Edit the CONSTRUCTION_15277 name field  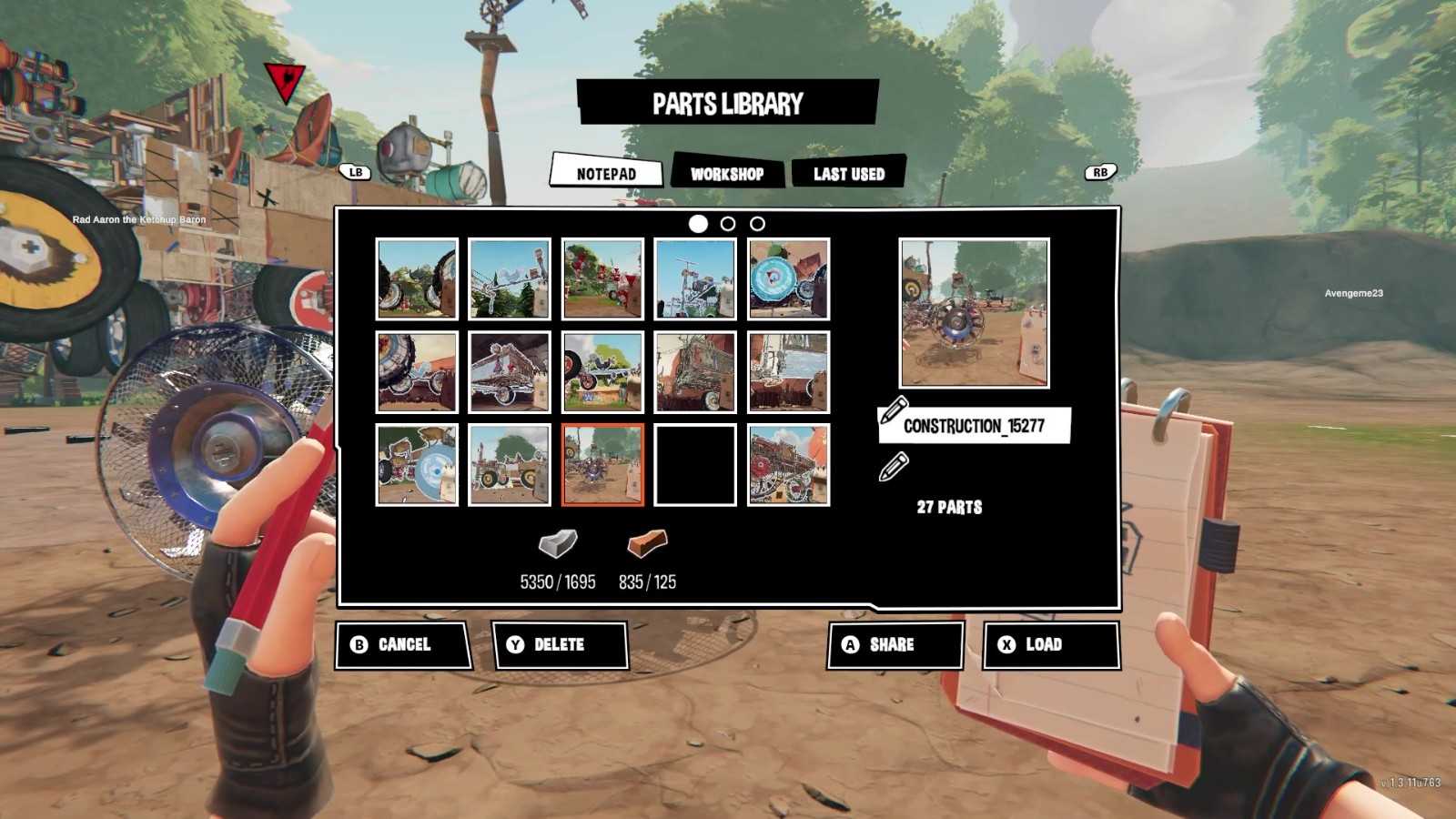click(x=974, y=426)
